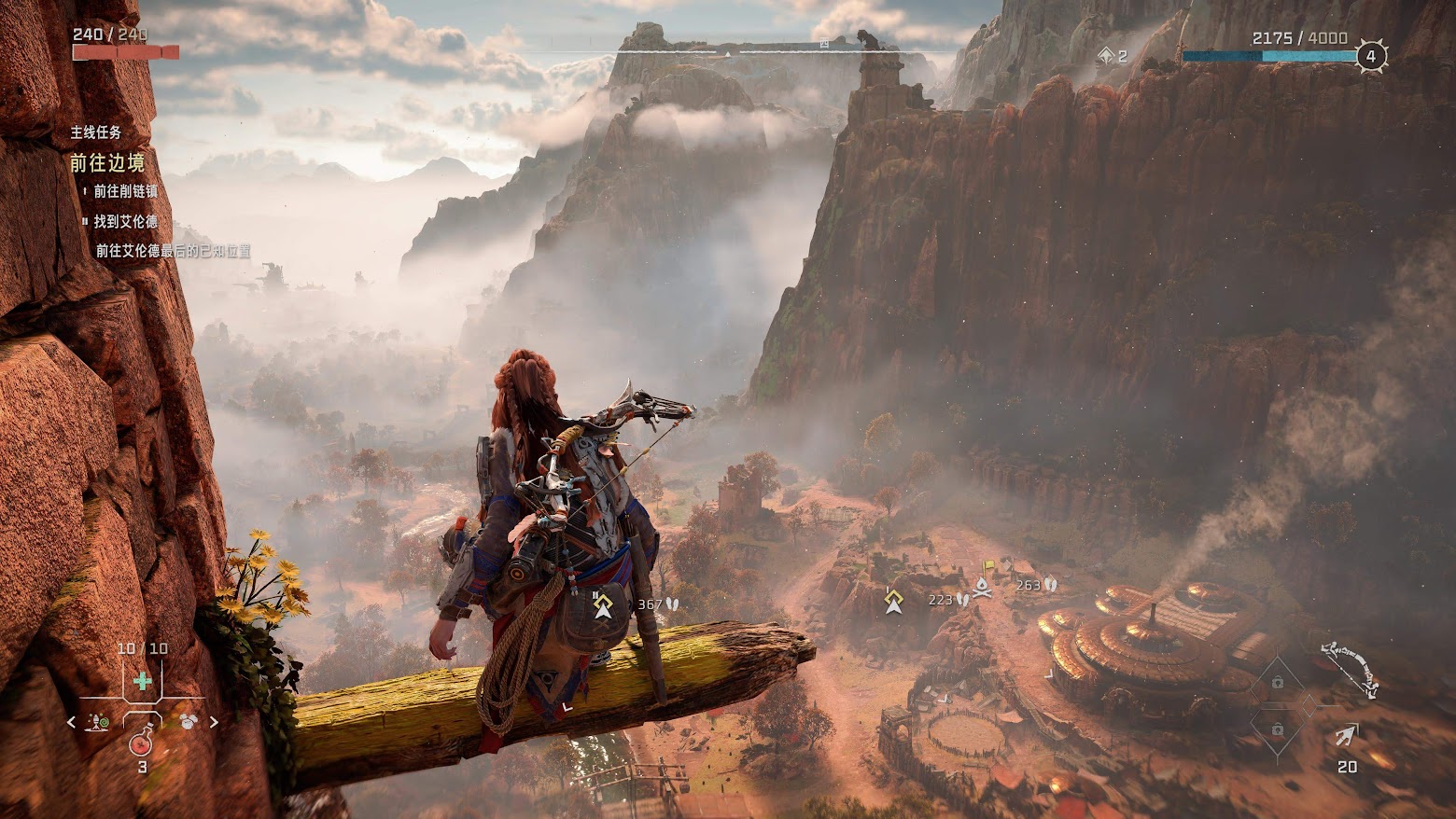Click the objective 找到艾伦德
Image resolution: width=1456 pixels, height=819 pixels.
[125, 222]
